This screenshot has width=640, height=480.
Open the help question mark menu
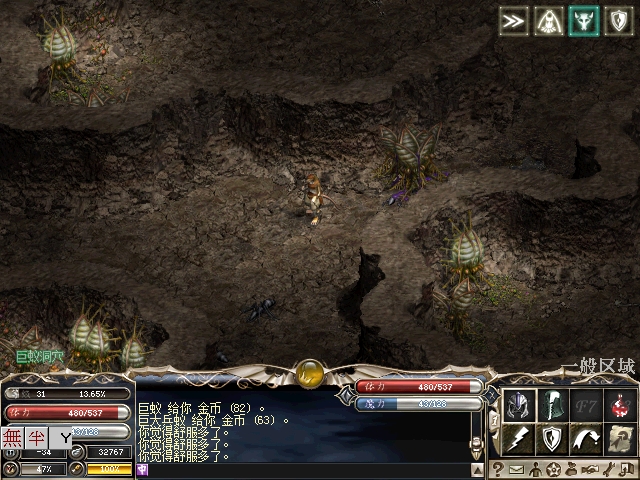click(x=498, y=469)
